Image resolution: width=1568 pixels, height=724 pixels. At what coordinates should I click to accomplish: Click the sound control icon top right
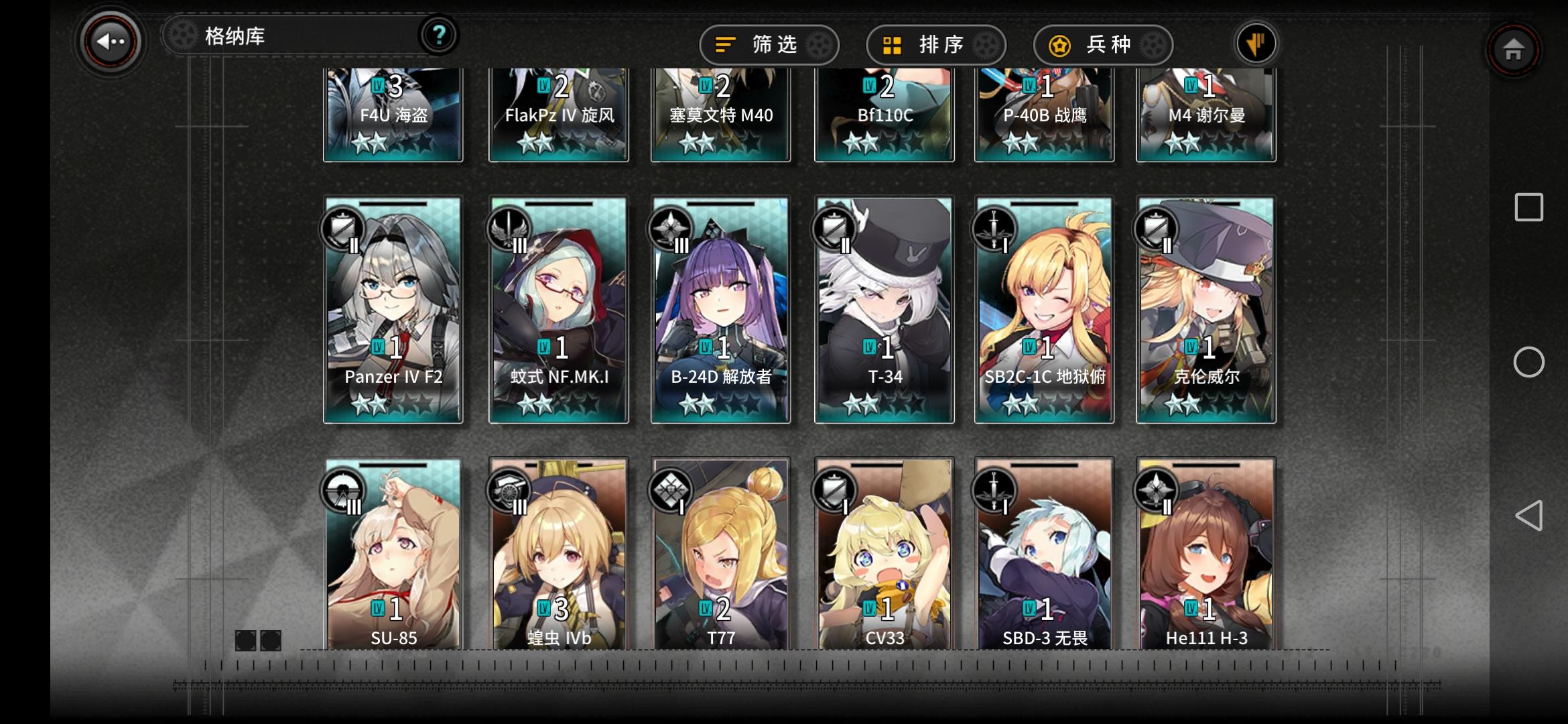click(x=1256, y=43)
